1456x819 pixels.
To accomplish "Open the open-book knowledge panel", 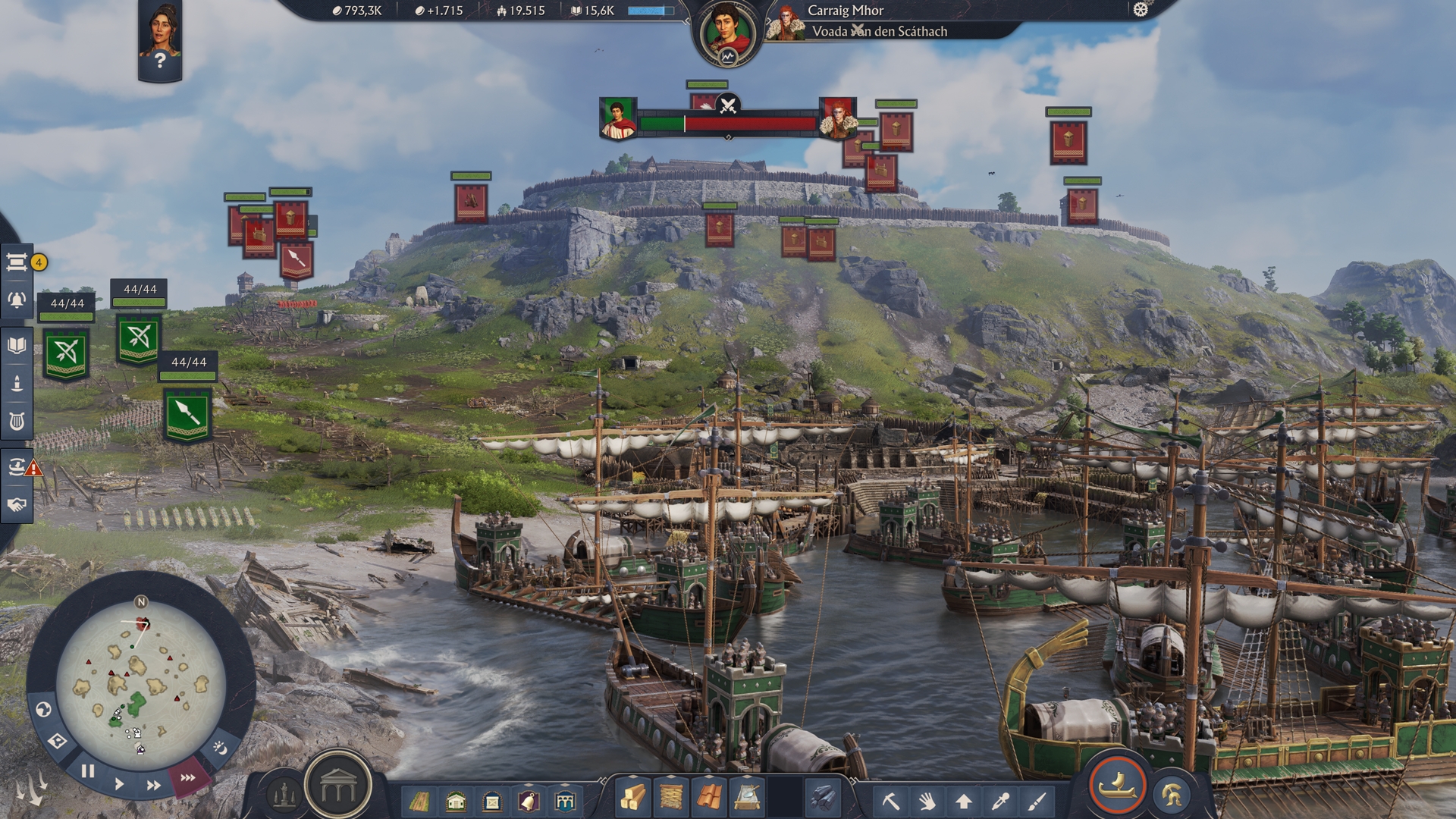I will click(17, 346).
